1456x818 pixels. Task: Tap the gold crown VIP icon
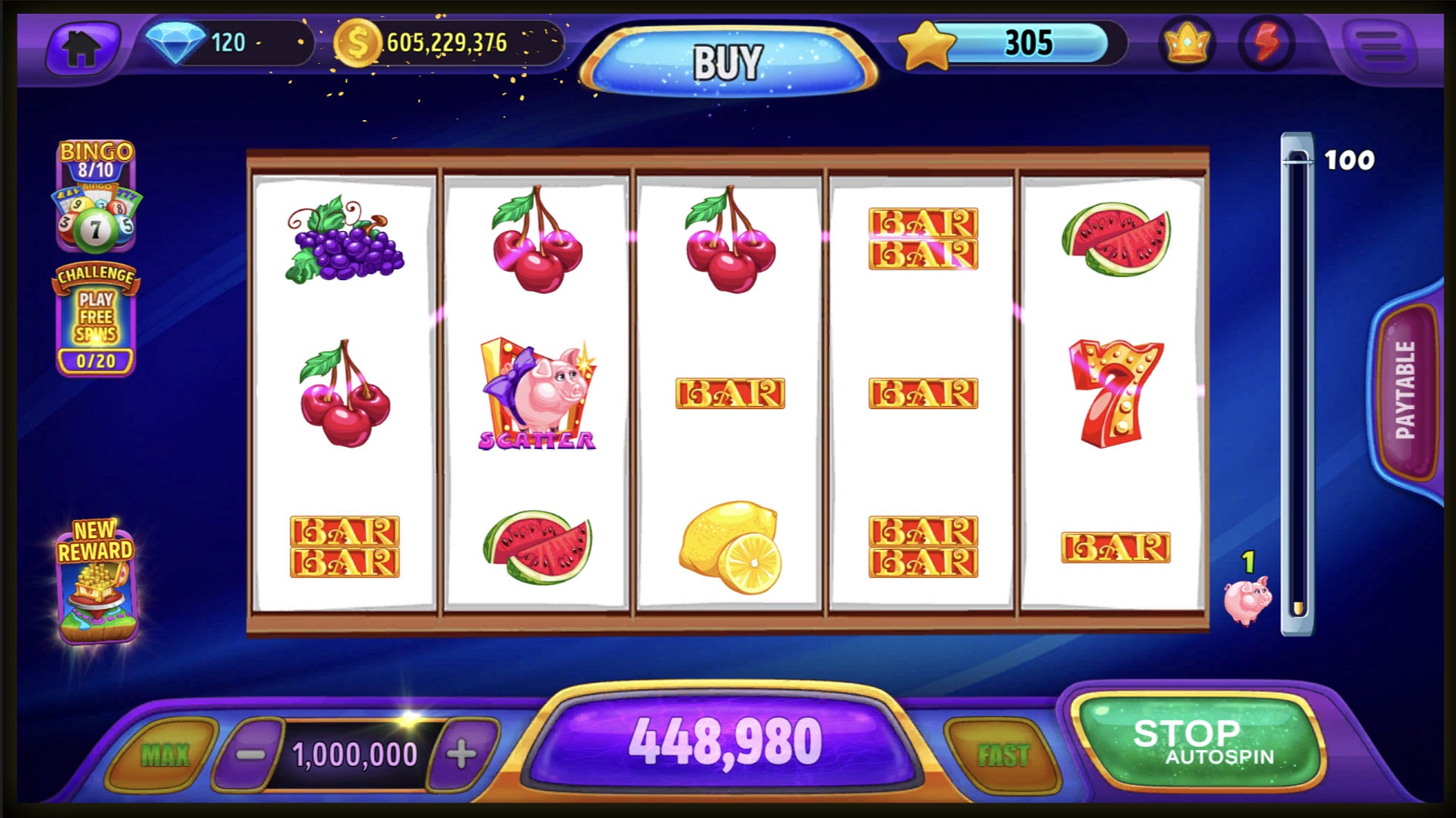(1187, 44)
